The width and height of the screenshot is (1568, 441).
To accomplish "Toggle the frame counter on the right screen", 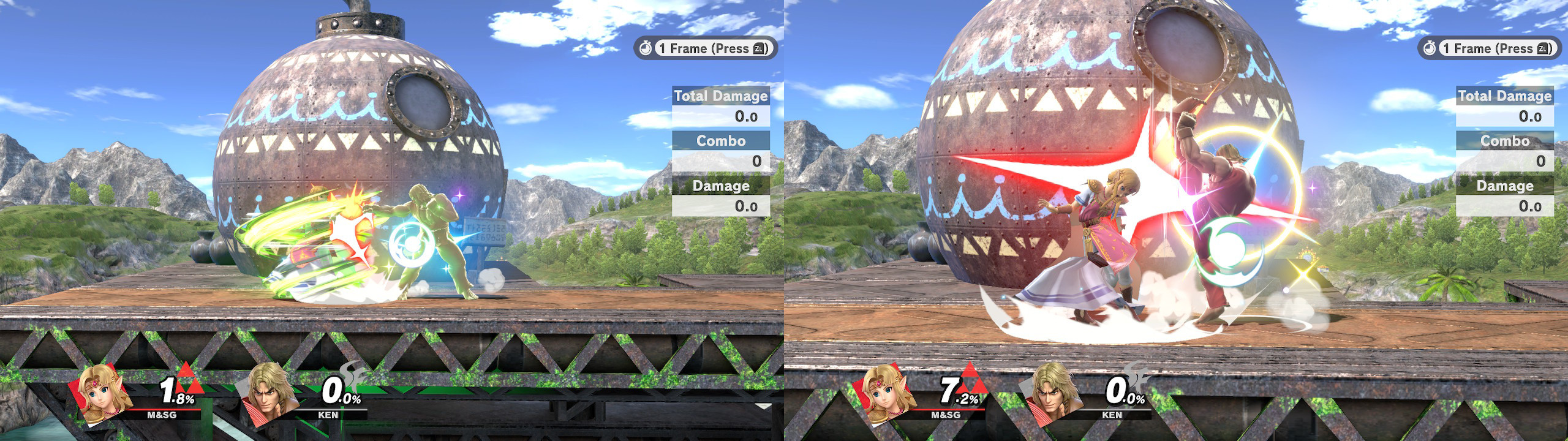I will click(x=1488, y=48).
